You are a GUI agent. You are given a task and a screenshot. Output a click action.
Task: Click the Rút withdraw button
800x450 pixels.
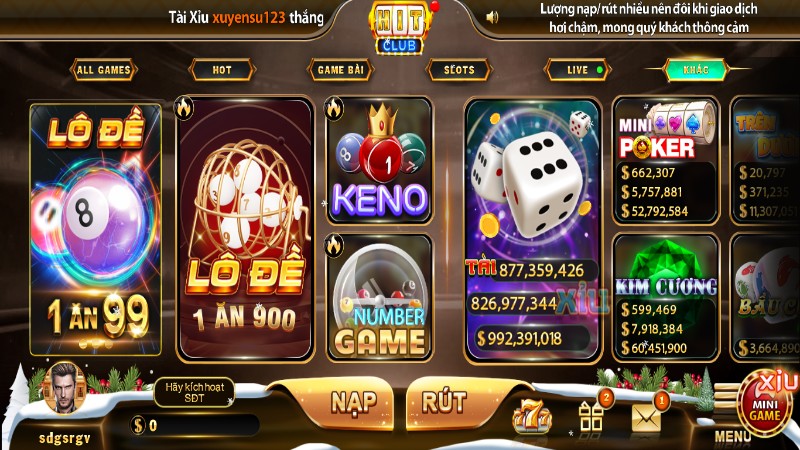tap(444, 401)
